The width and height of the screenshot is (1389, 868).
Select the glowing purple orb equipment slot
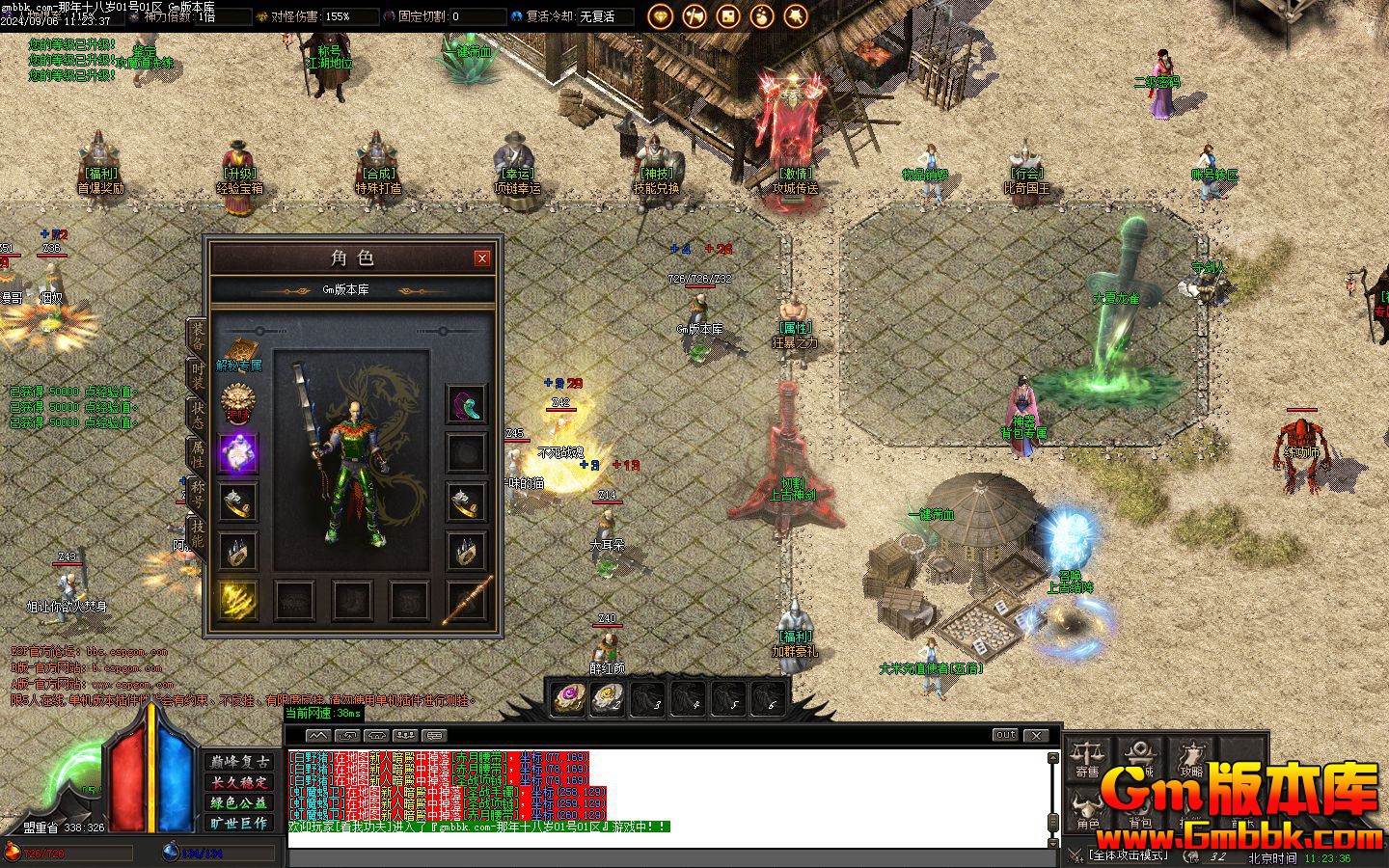click(237, 452)
